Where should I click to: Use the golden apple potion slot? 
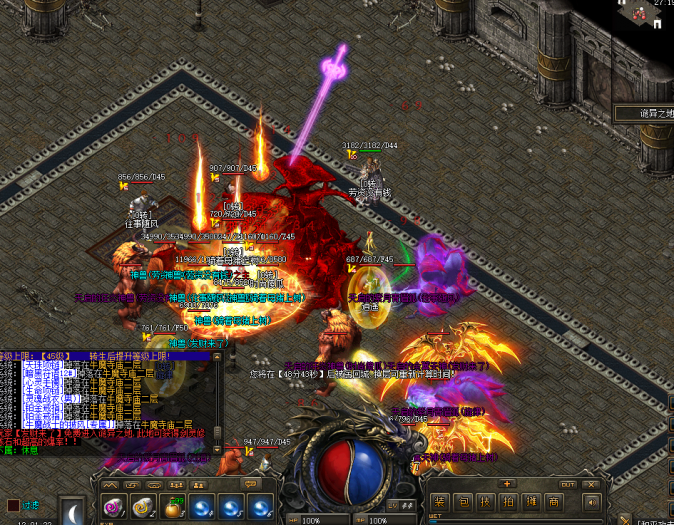coord(172,507)
